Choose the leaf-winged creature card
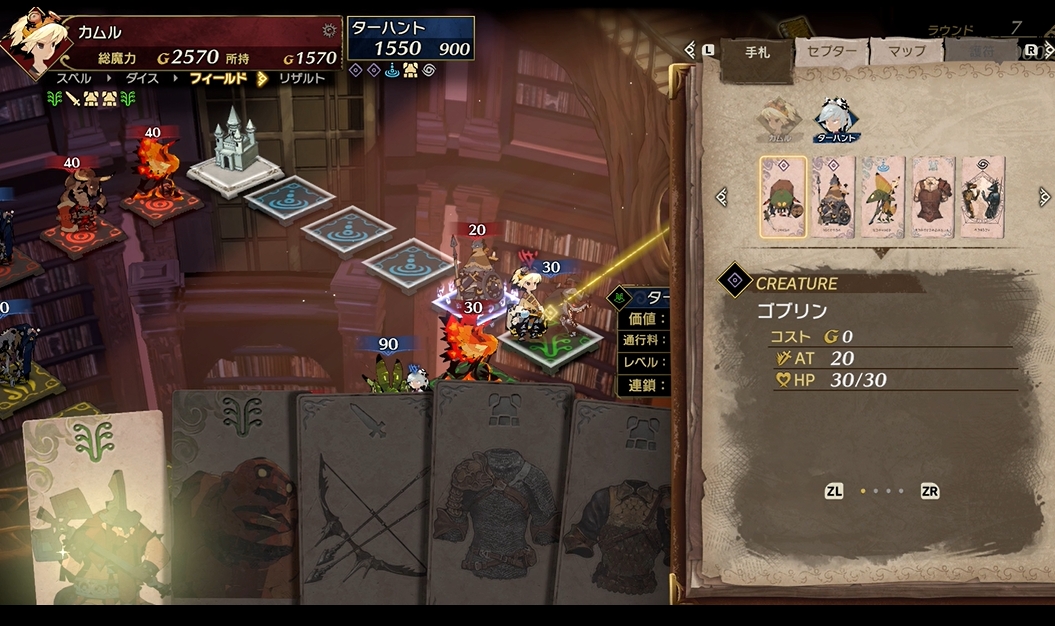This screenshot has width=1055, height=626. [x=883, y=197]
